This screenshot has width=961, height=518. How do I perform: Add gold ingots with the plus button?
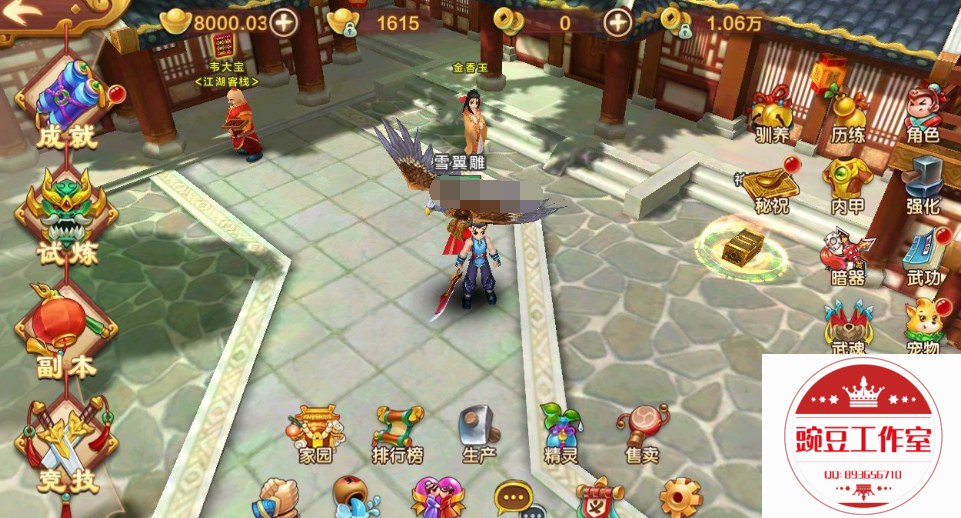pos(285,22)
